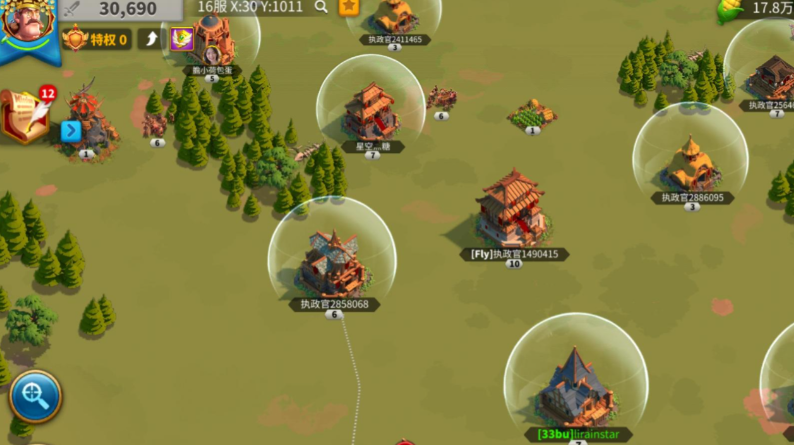Click the blue magnifier search button
Viewport: 794px width, 445px height.
pos(35,396)
